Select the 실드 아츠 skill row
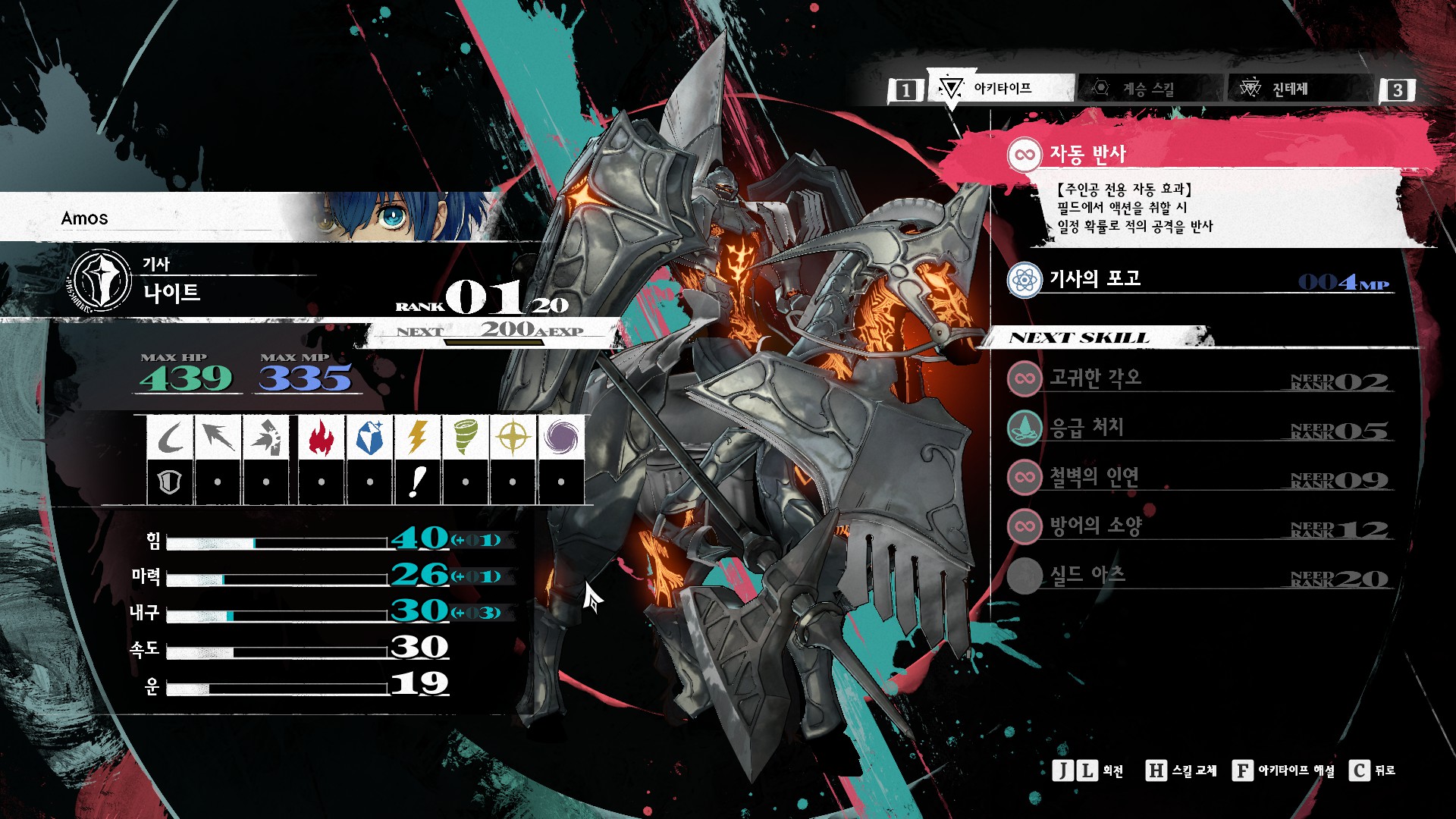This screenshot has width=1456, height=819. (x=1087, y=576)
